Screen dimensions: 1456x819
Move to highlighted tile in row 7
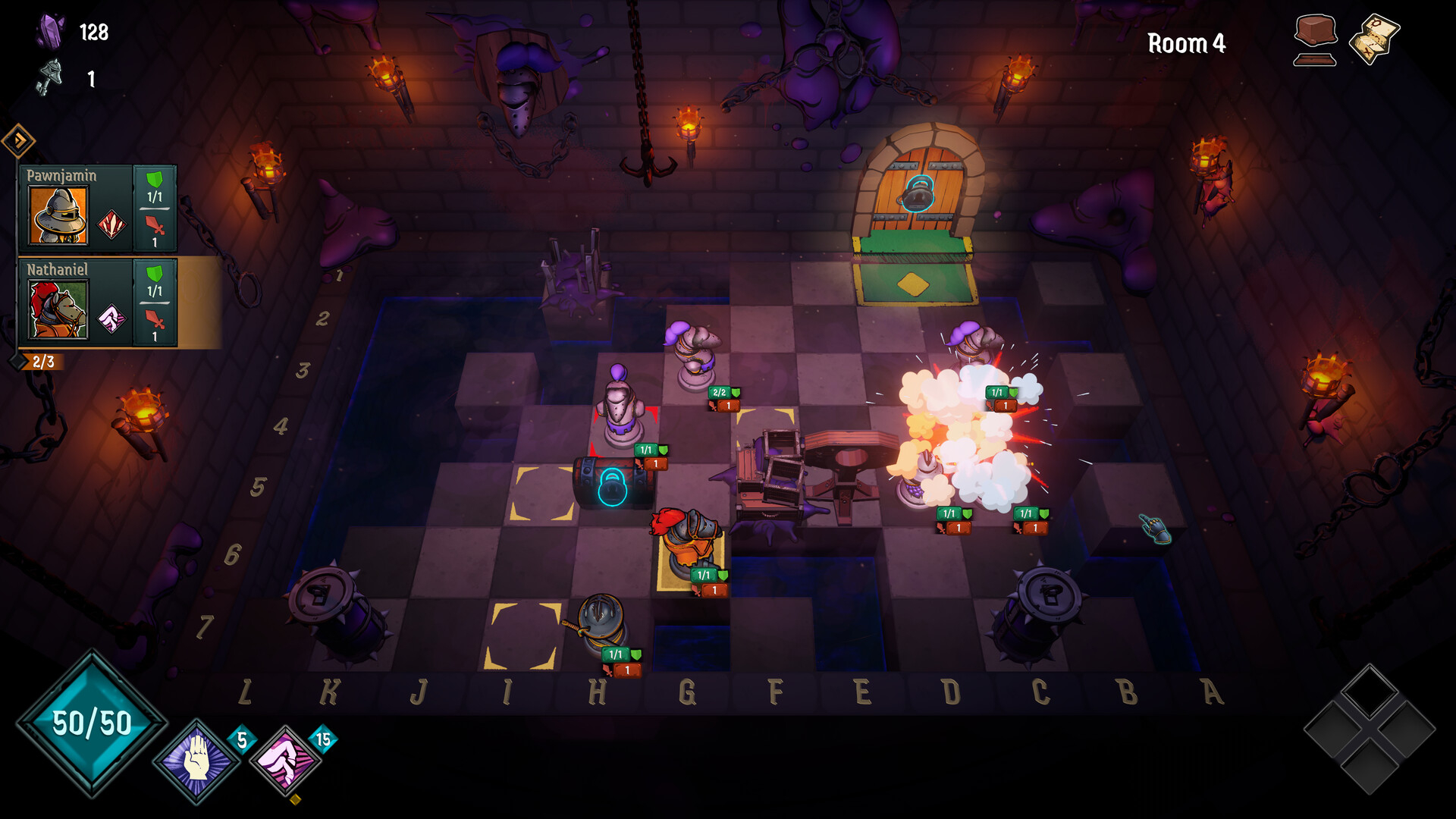525,635
